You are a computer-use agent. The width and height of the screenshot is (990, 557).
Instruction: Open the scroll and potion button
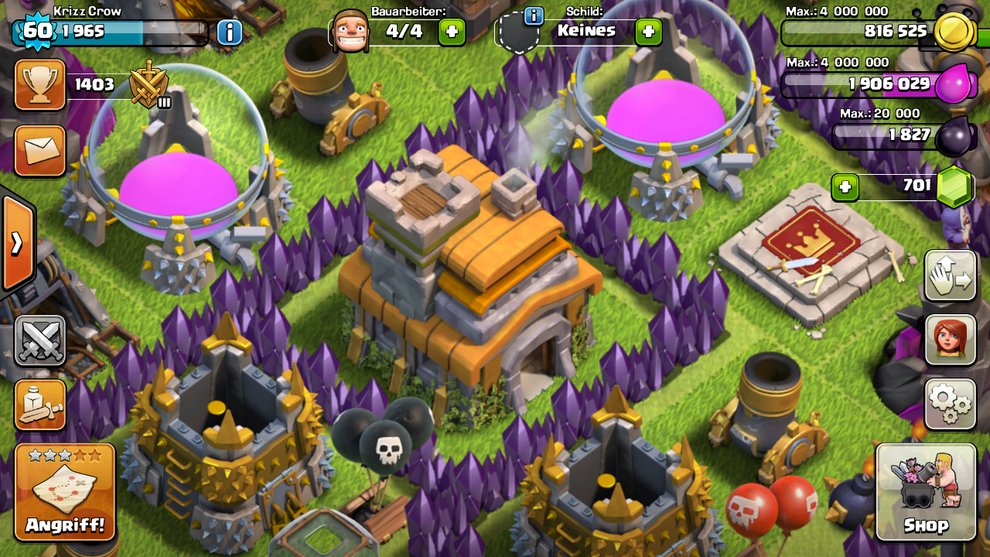[x=40, y=404]
